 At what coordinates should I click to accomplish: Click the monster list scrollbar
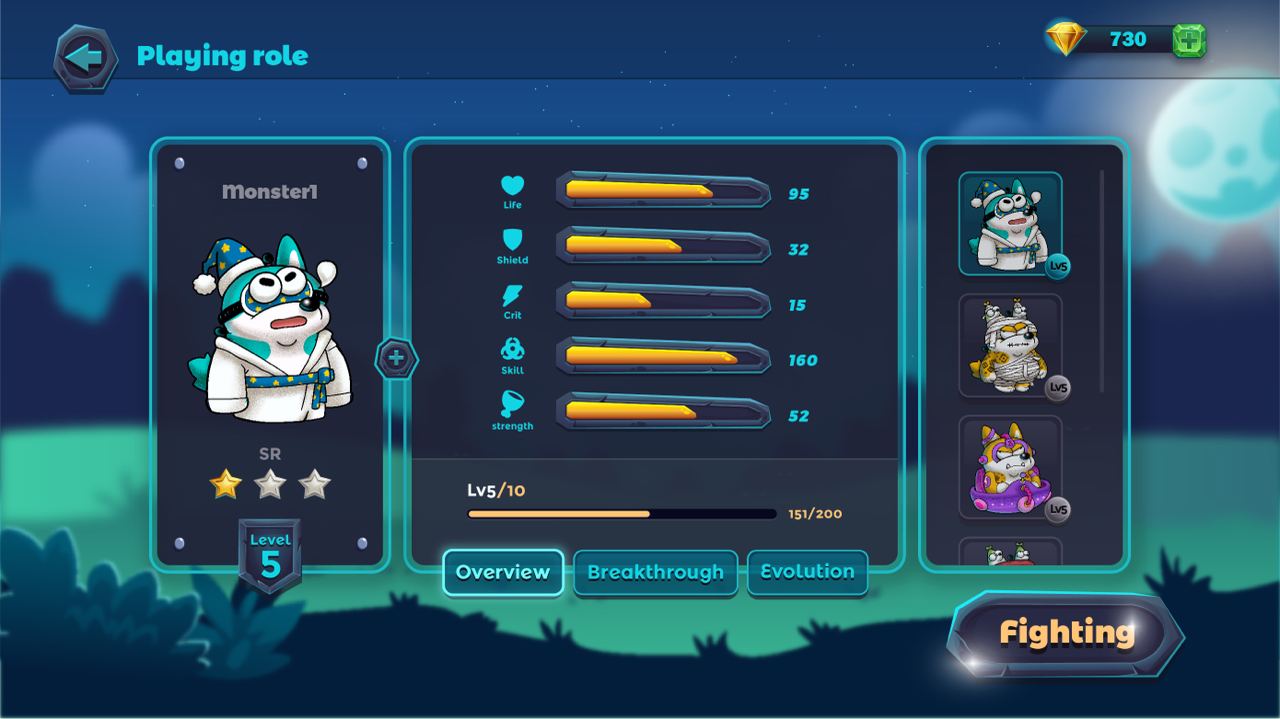click(1102, 280)
